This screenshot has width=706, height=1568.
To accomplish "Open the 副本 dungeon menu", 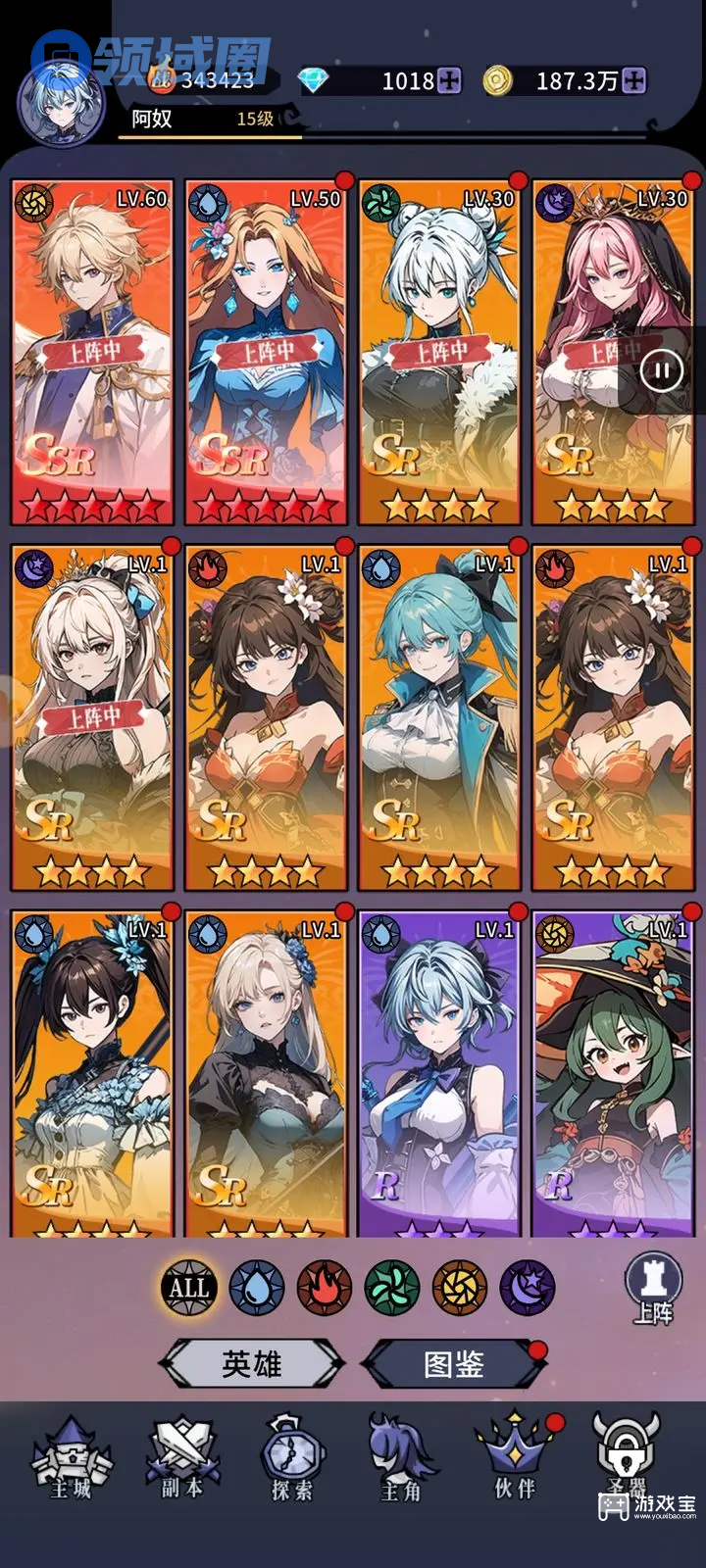I will [x=182, y=1460].
